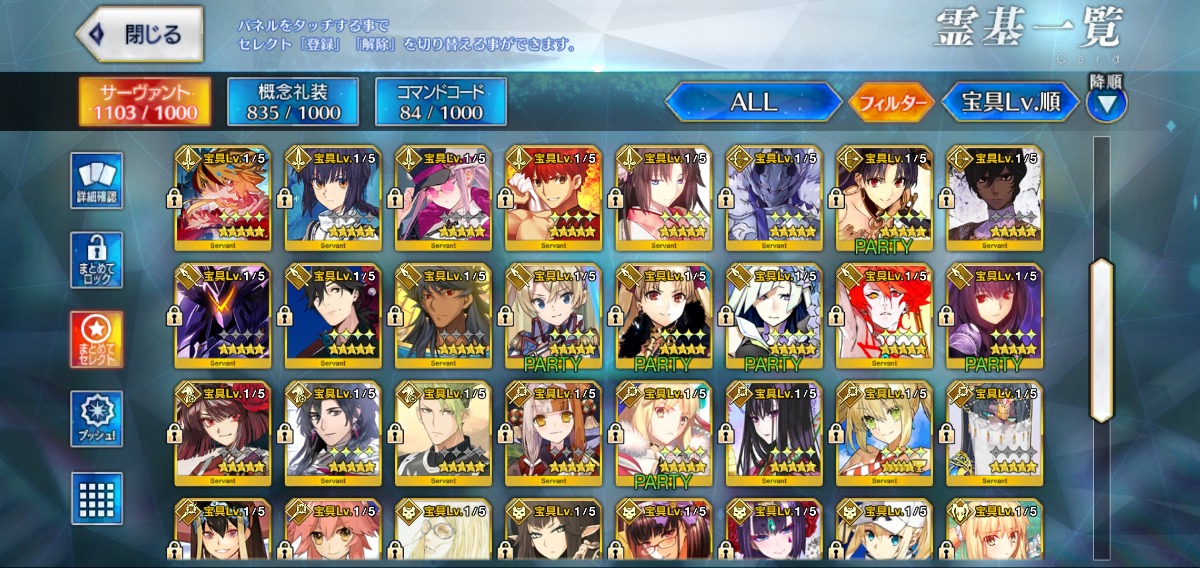
Task: Click the list scrollbar handle
Action: [1101, 340]
